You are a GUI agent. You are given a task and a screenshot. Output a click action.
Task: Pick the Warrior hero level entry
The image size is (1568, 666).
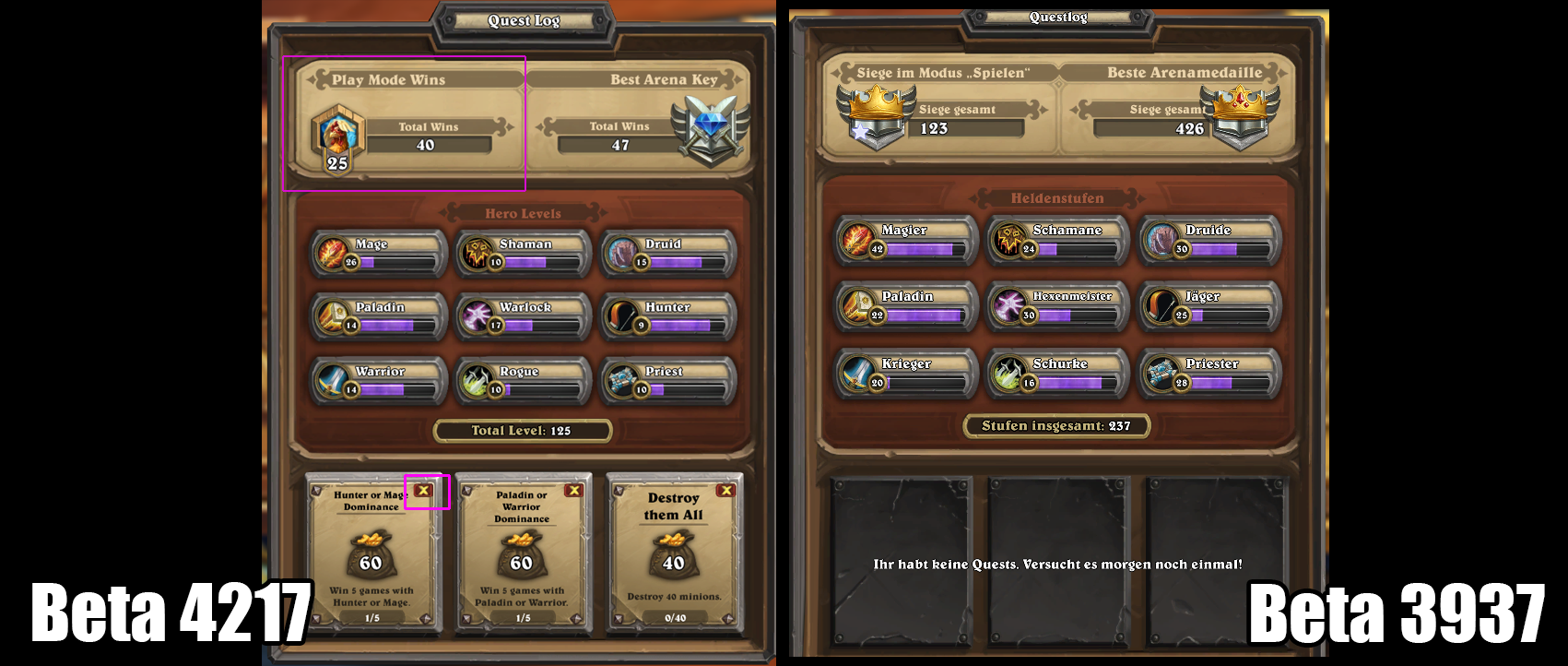click(379, 381)
